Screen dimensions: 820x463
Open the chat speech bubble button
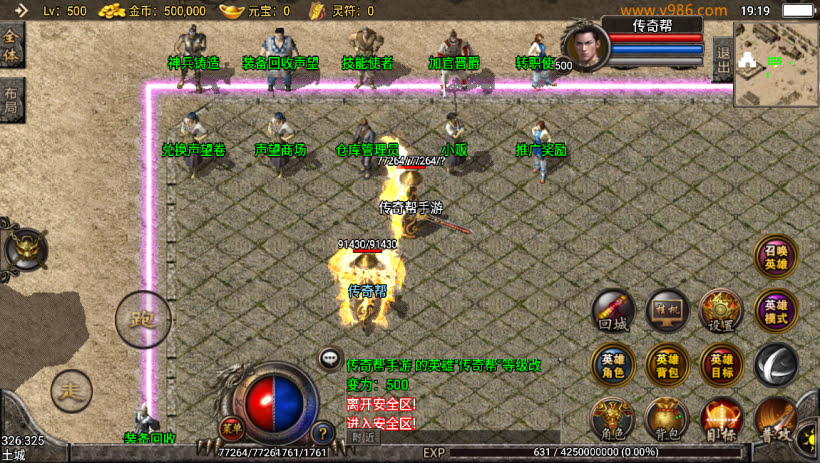coord(329,358)
